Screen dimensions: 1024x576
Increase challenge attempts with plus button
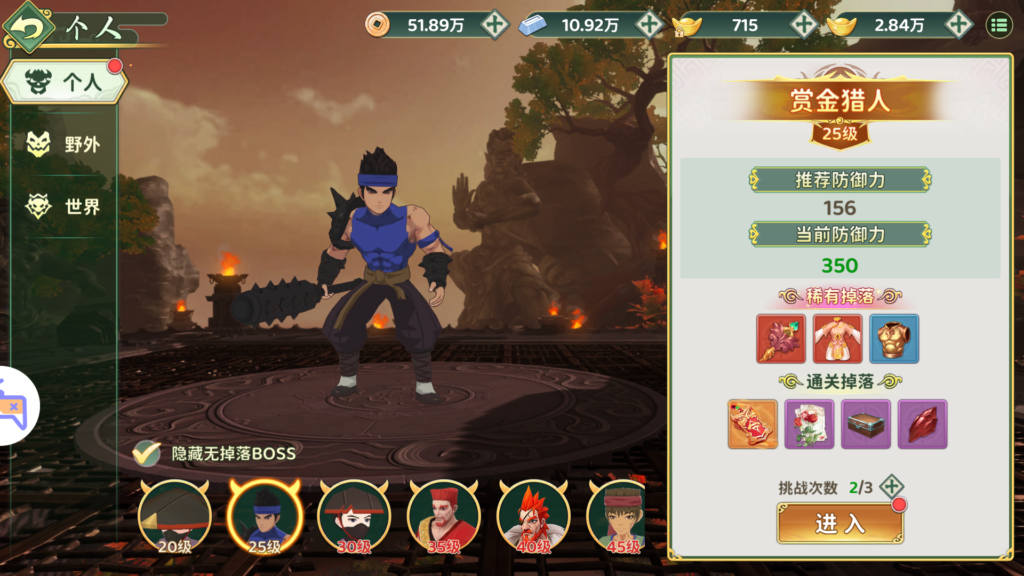[892, 488]
